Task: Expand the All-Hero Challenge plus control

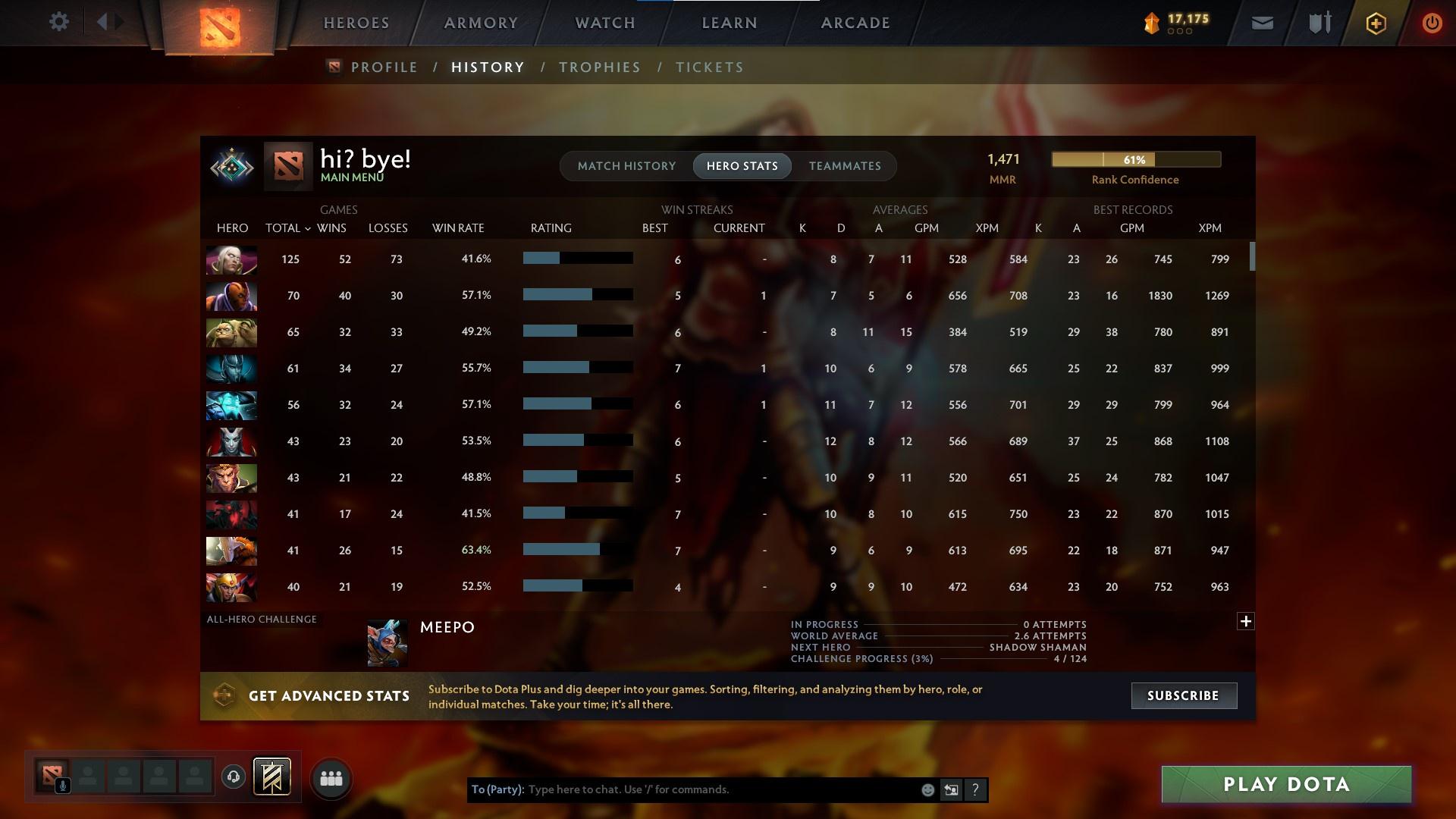Action: (1246, 621)
